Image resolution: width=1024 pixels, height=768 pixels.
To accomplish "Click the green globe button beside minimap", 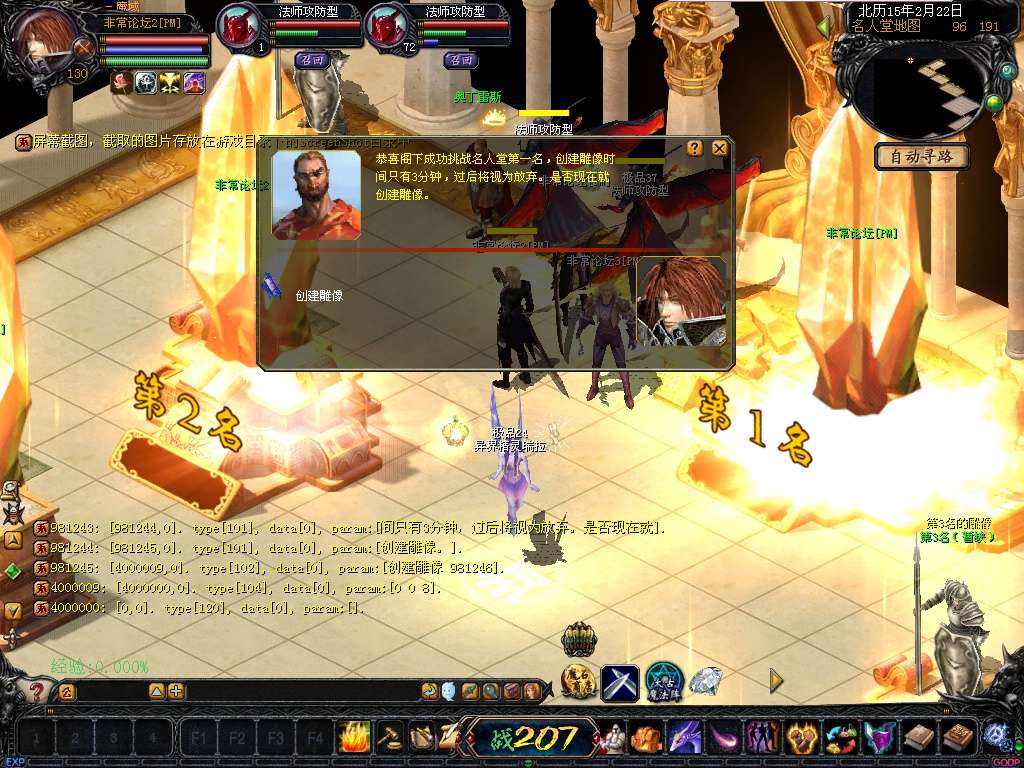I will click(994, 102).
